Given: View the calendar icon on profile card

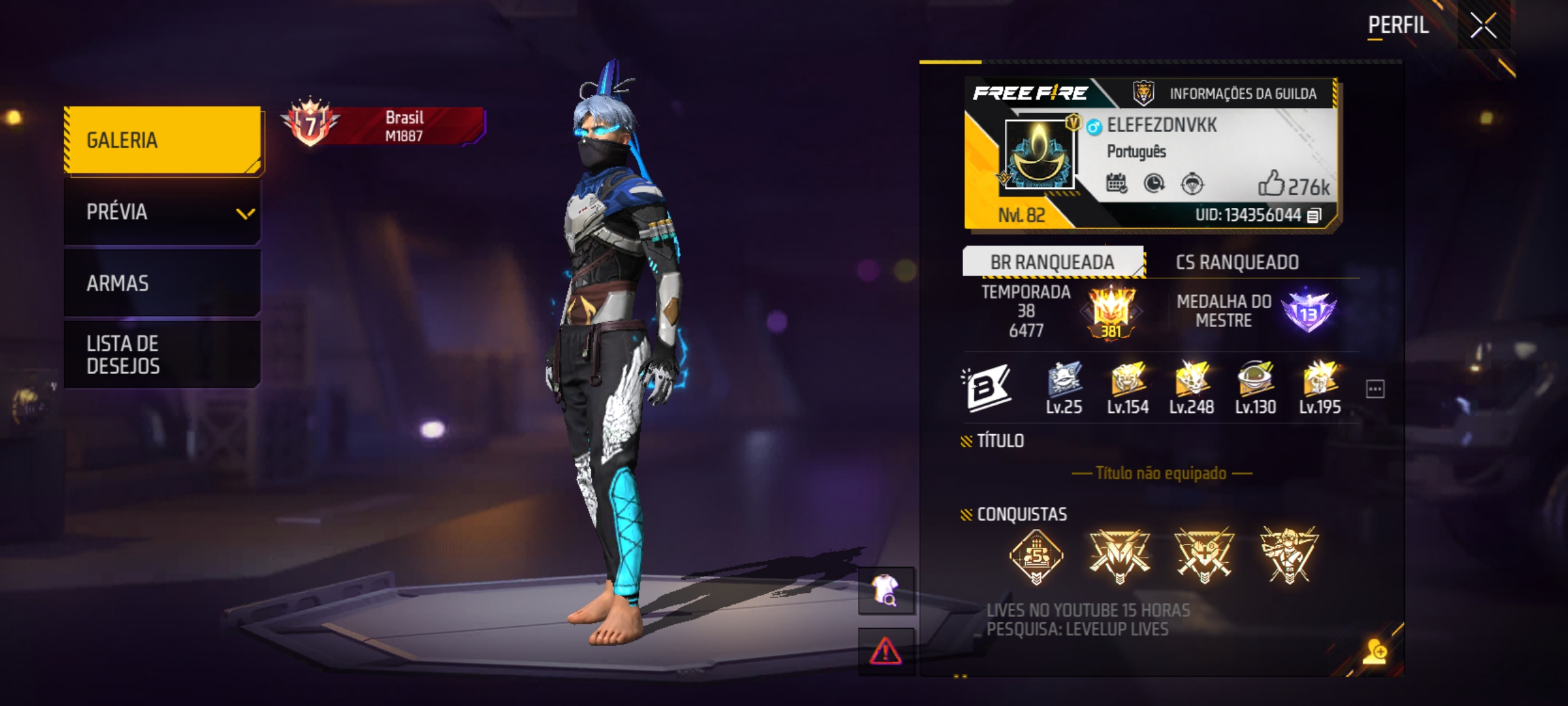Looking at the screenshot, I should (x=1116, y=184).
